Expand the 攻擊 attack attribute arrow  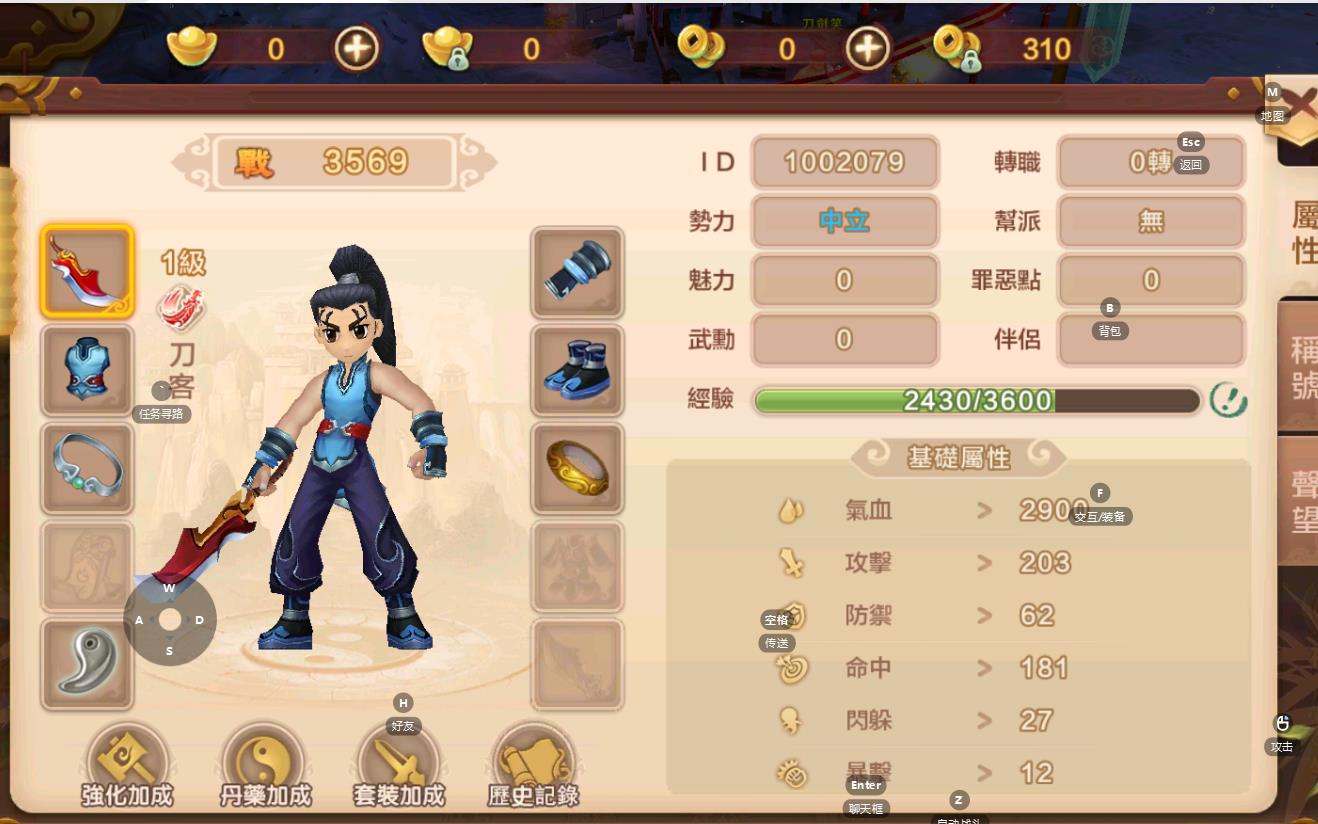pyautogui.click(x=985, y=563)
